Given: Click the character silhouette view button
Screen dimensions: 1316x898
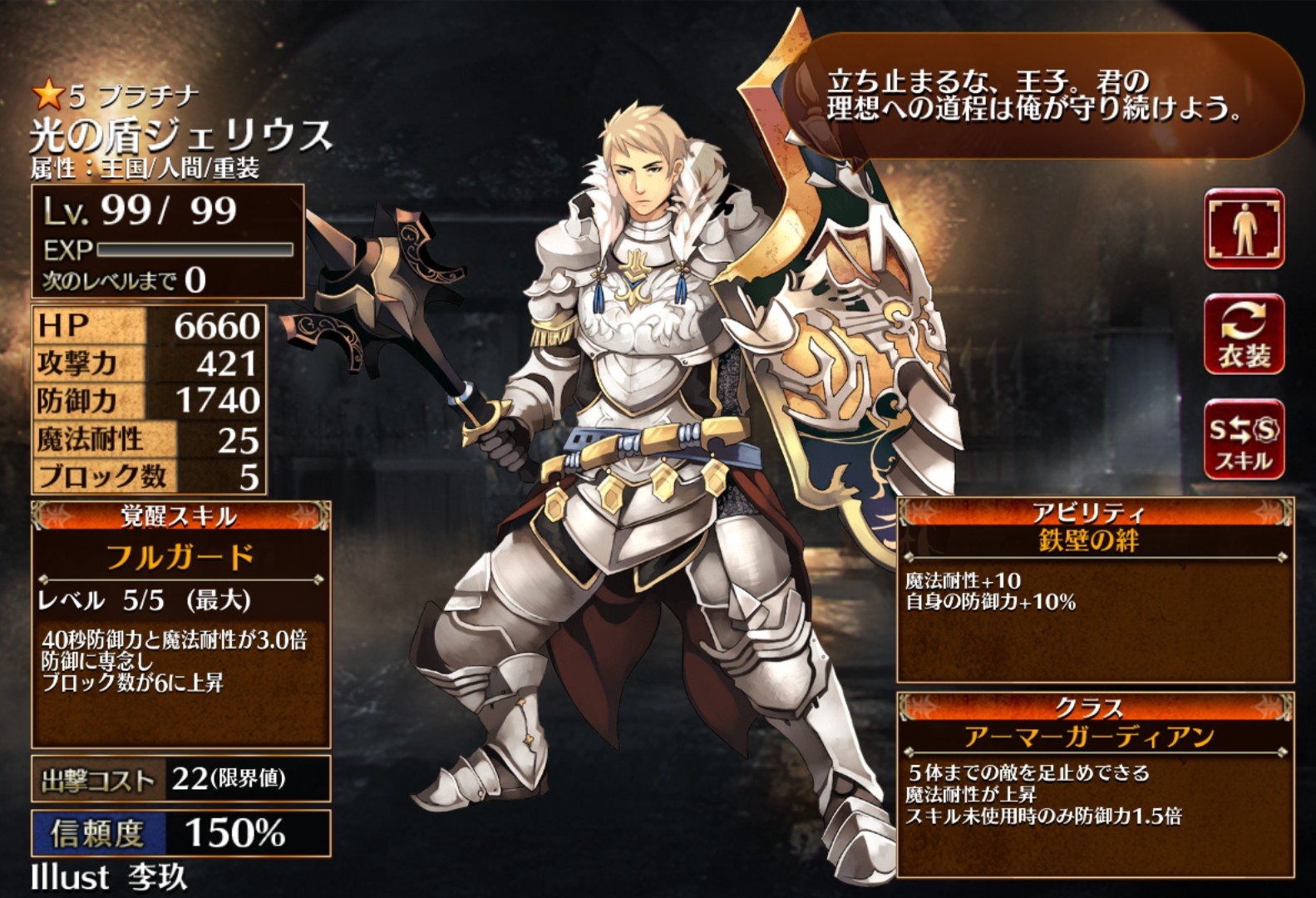Looking at the screenshot, I should point(1244,229).
